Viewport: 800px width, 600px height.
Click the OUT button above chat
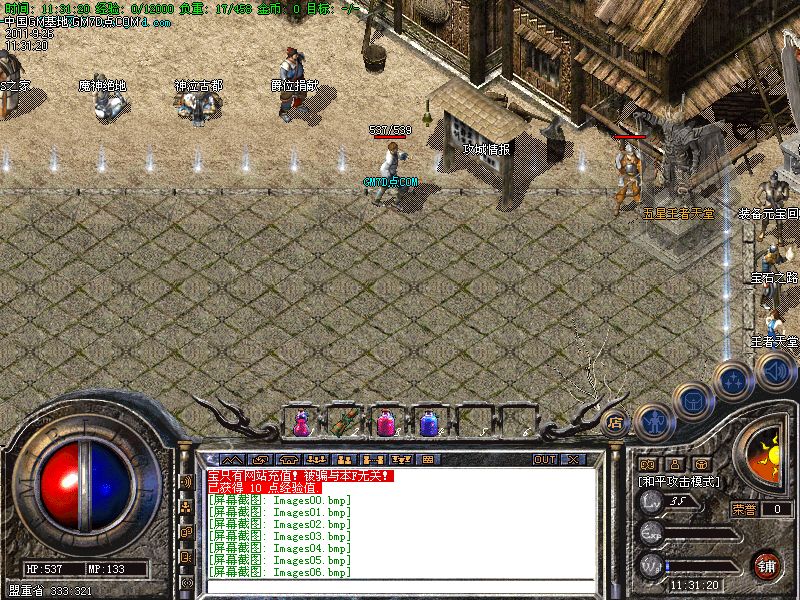[544, 459]
